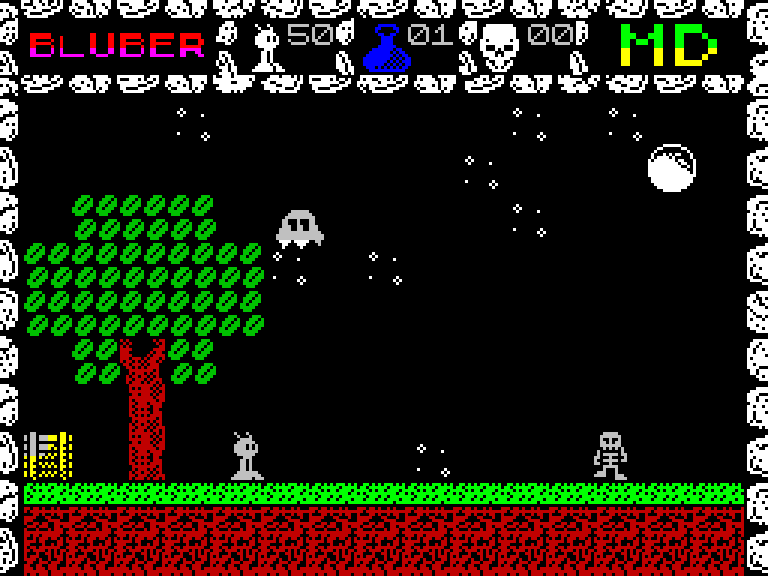Click the BLUBER title logo

(x=117, y=46)
